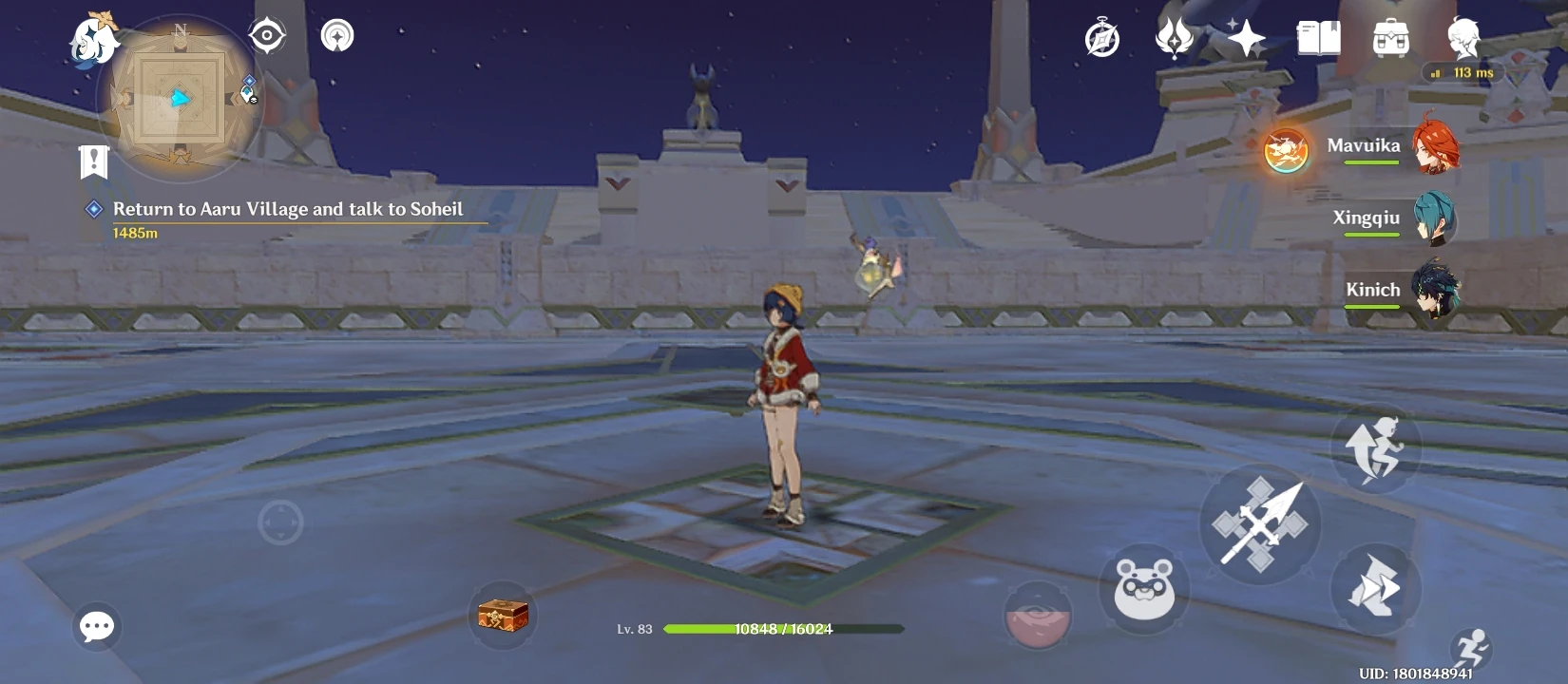Image resolution: width=1568 pixels, height=684 pixels.
Task: Switch to Kinich using his portrait
Action: pyautogui.click(x=1437, y=291)
